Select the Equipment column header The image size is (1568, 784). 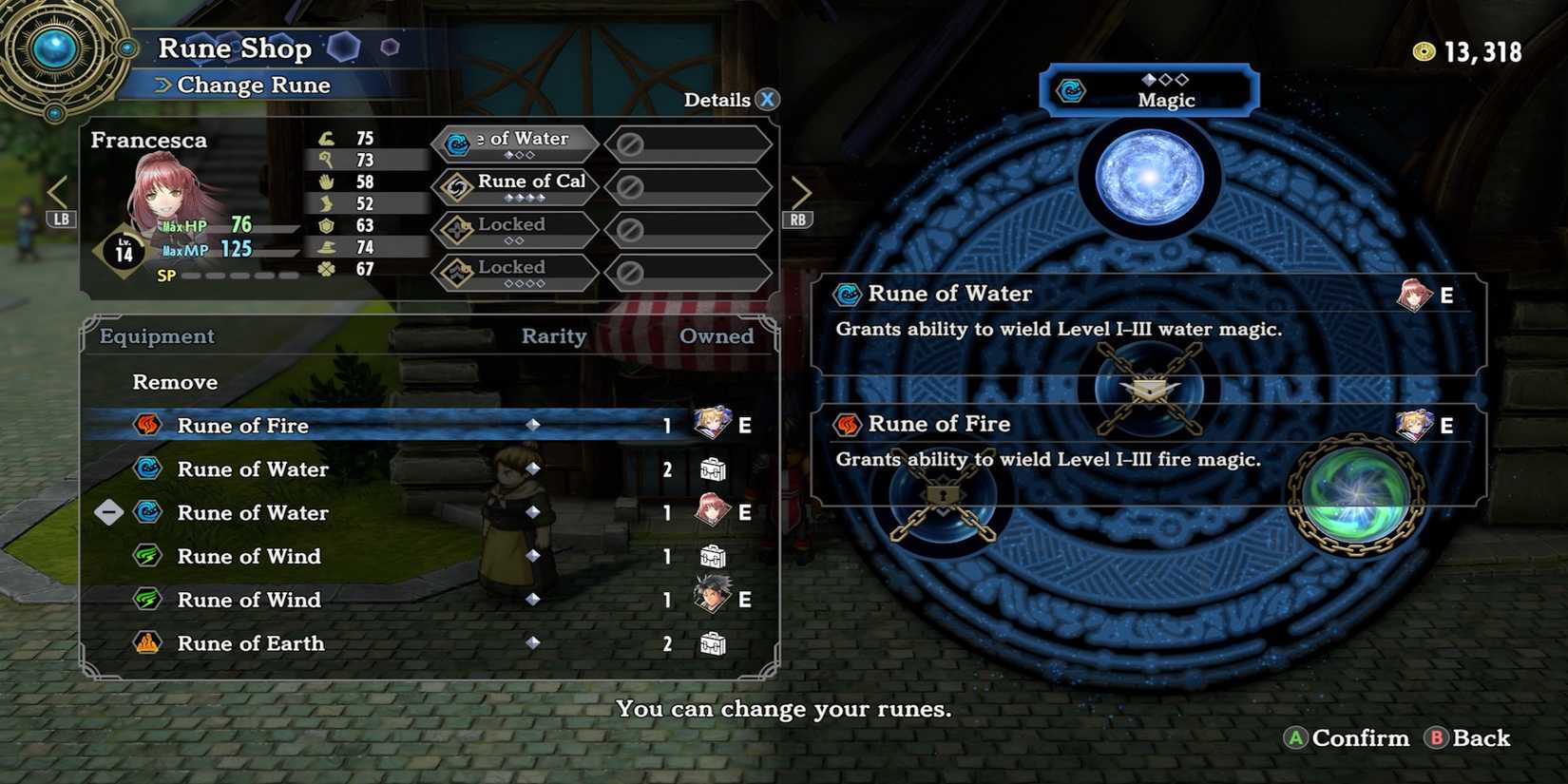tap(154, 336)
